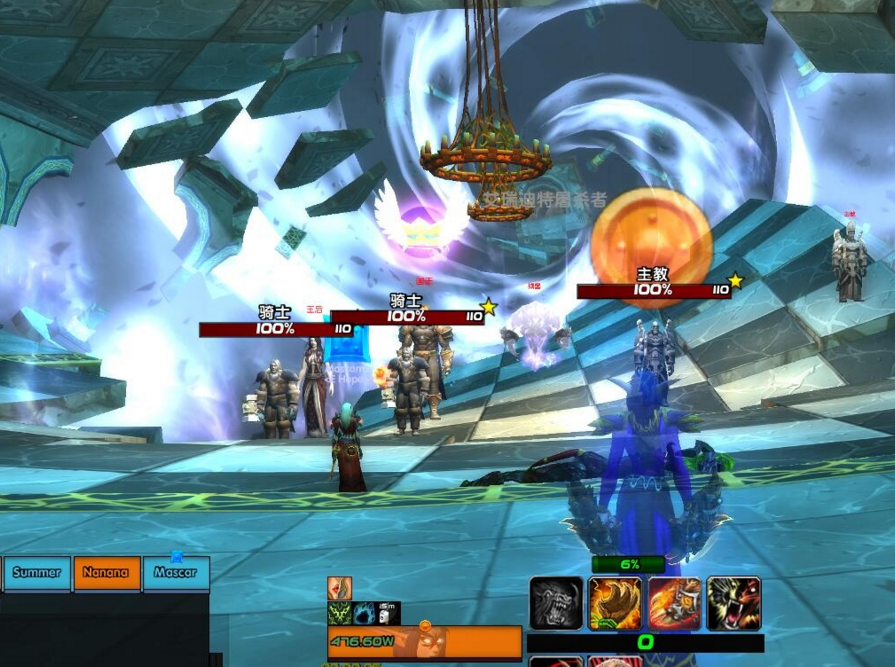Click the orange player frame showing 476.60W

point(424,642)
